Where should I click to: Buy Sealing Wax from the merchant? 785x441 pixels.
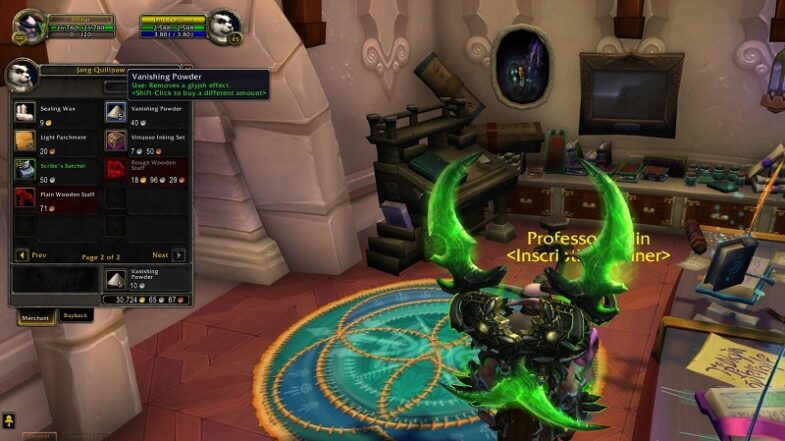click(x=25, y=114)
